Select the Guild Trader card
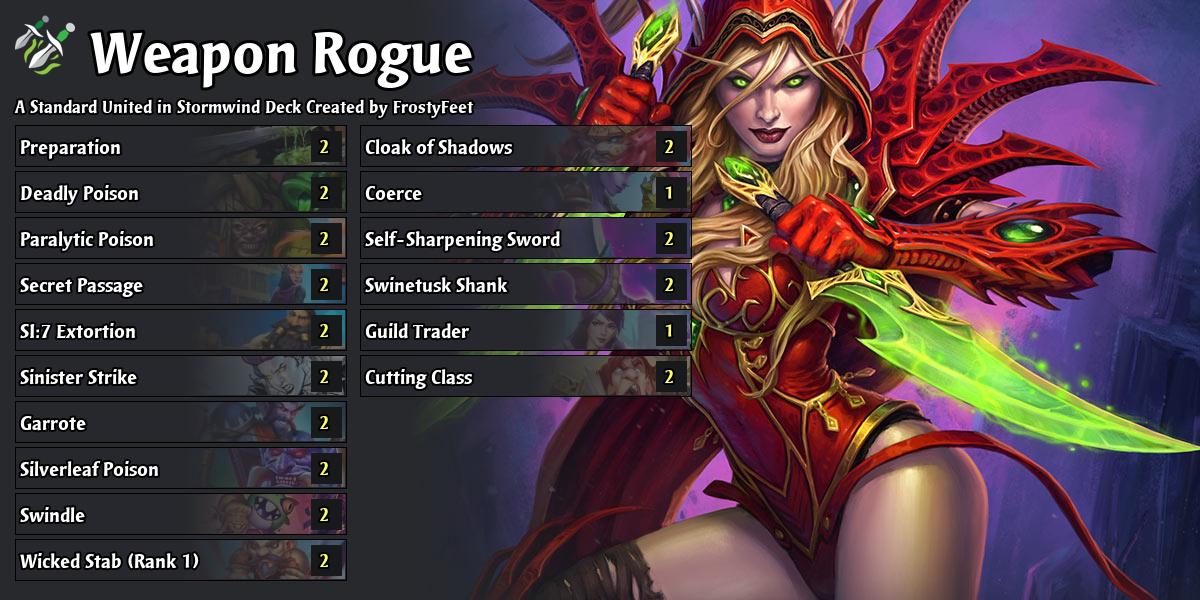1200x600 pixels. 525,331
